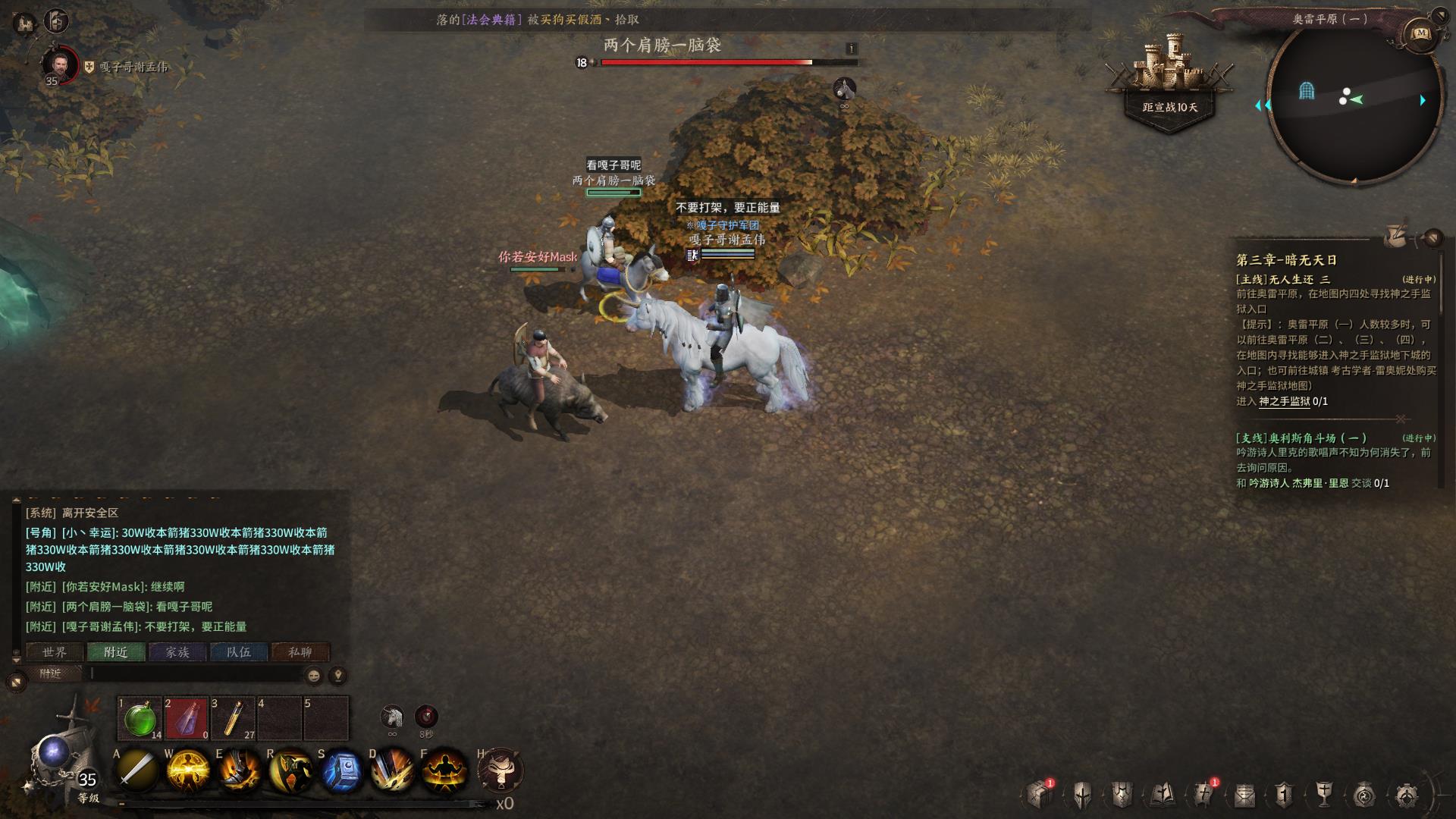Activate the sword basic attack skill
This screenshot has height=819, width=1456.
point(137,770)
